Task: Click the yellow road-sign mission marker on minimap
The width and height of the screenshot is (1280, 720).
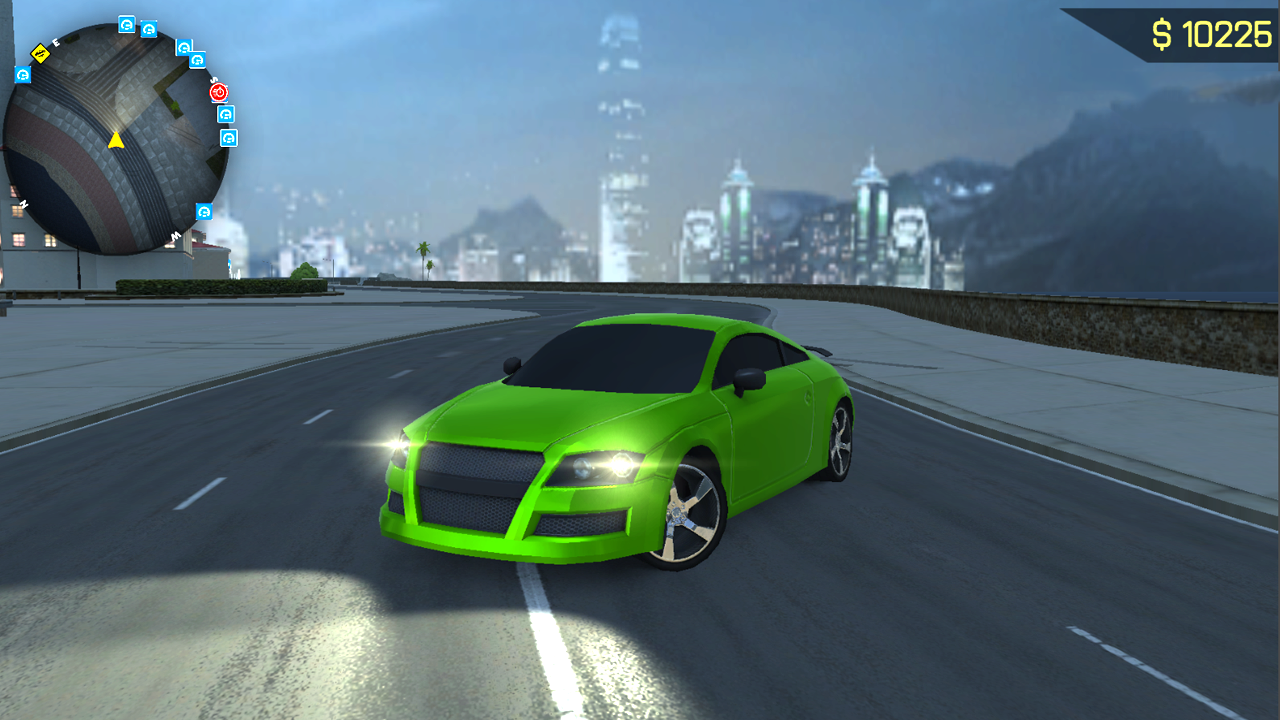Action: click(41, 52)
